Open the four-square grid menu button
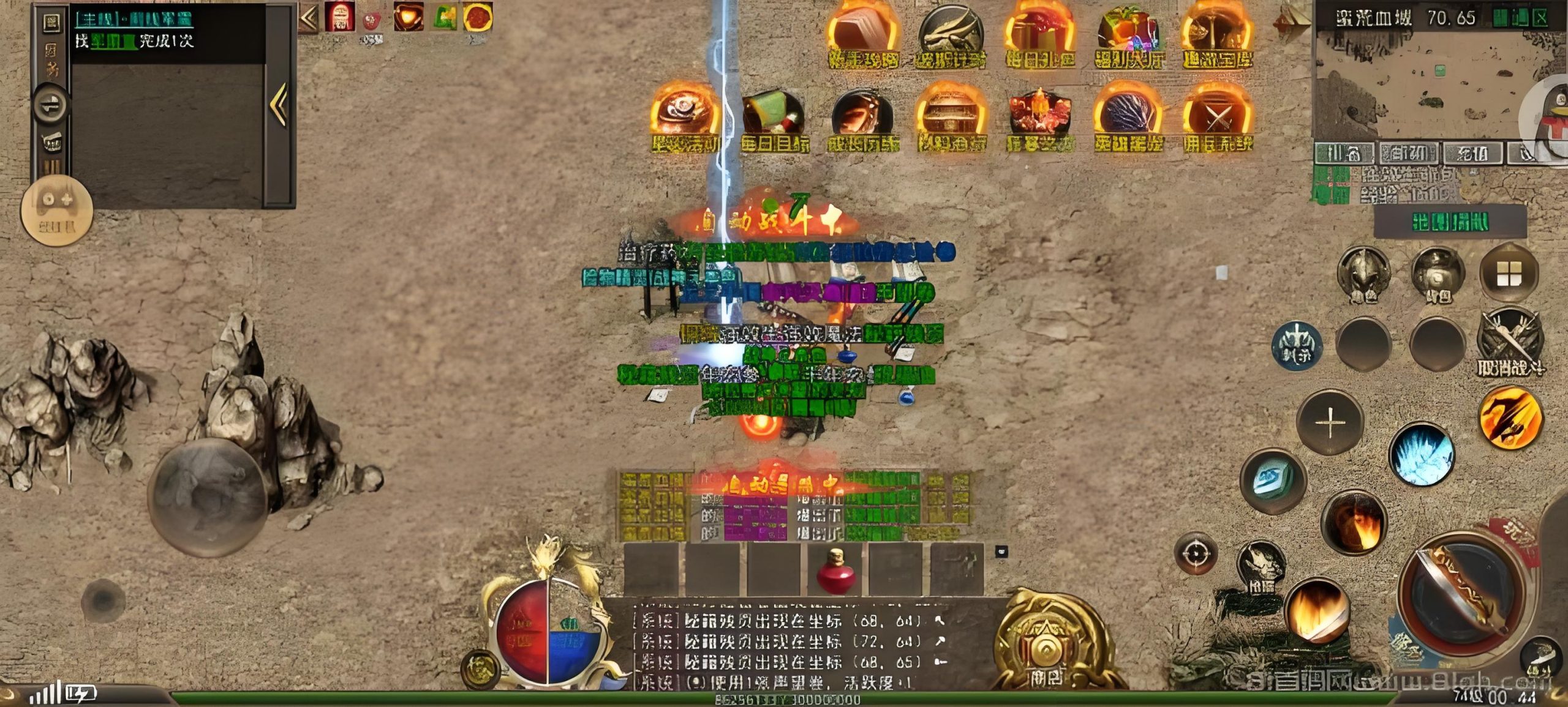Screen dimensions: 1568x707 pyautogui.click(x=1509, y=274)
